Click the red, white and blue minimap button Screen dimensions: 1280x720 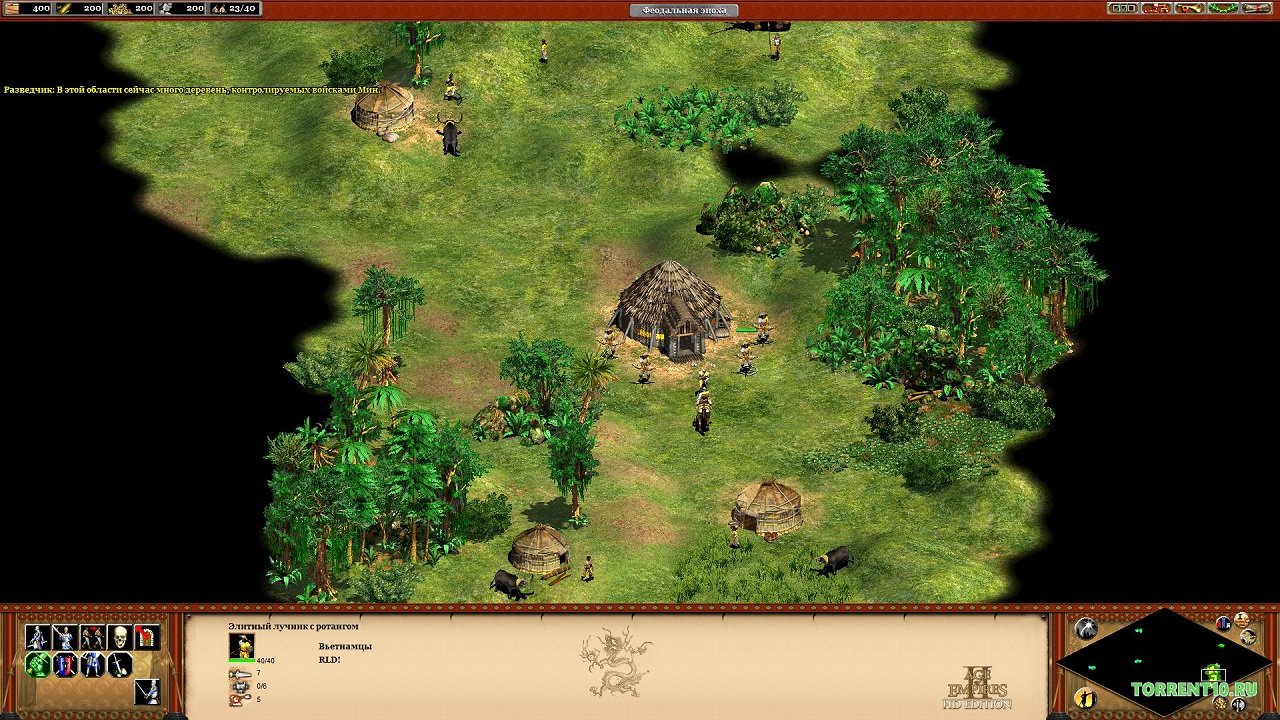pyautogui.click(x=1224, y=623)
